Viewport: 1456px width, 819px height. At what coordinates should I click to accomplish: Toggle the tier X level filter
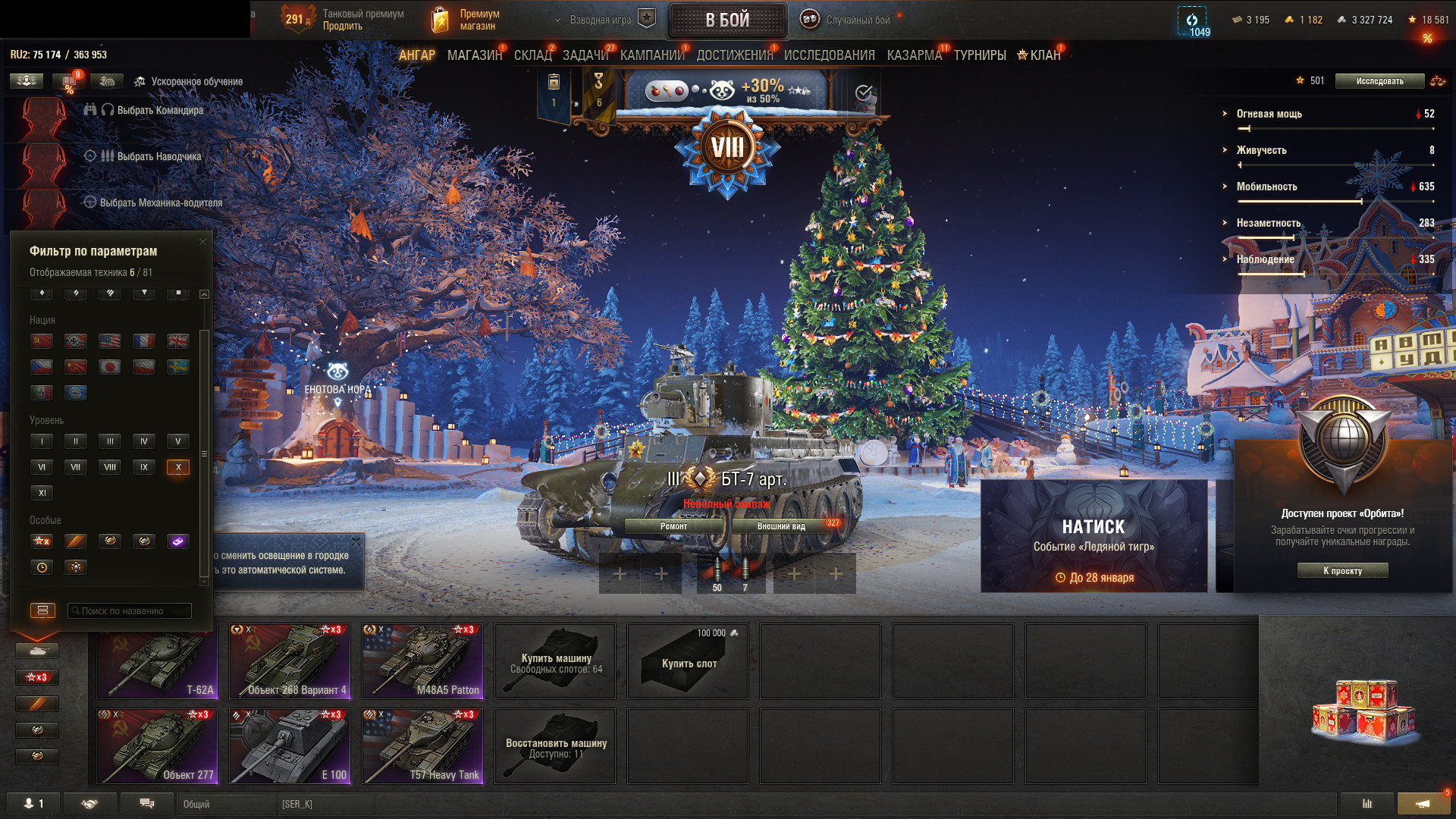pyautogui.click(x=177, y=467)
